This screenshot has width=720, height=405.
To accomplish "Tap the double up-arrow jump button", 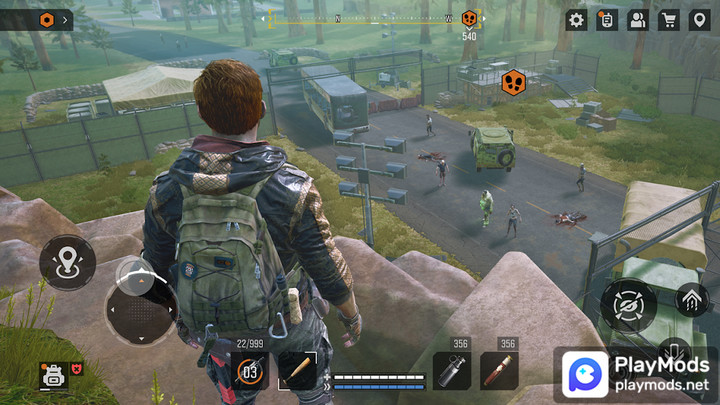I will click(692, 298).
